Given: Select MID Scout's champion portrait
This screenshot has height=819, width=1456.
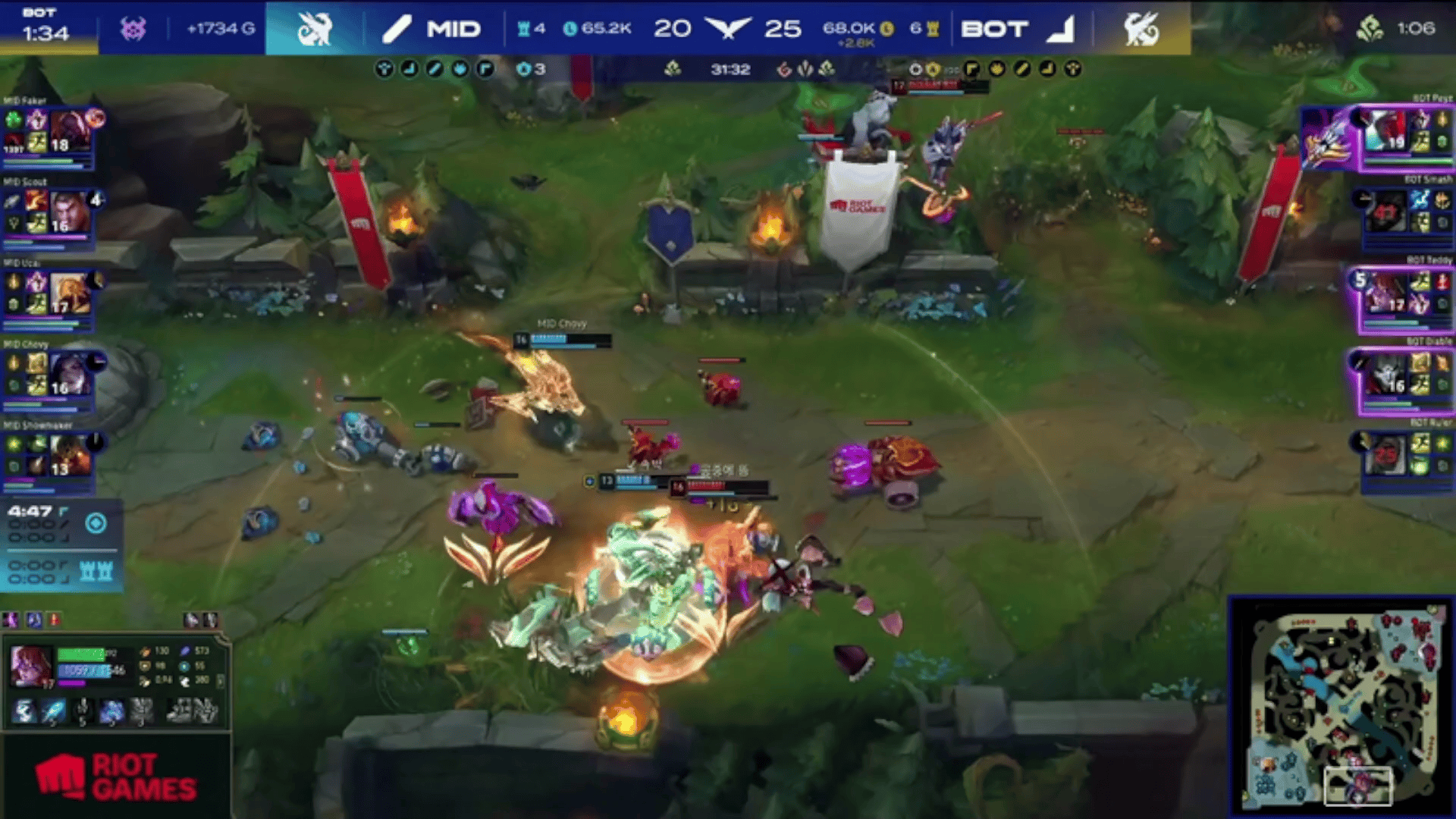Looking at the screenshot, I should (x=68, y=212).
